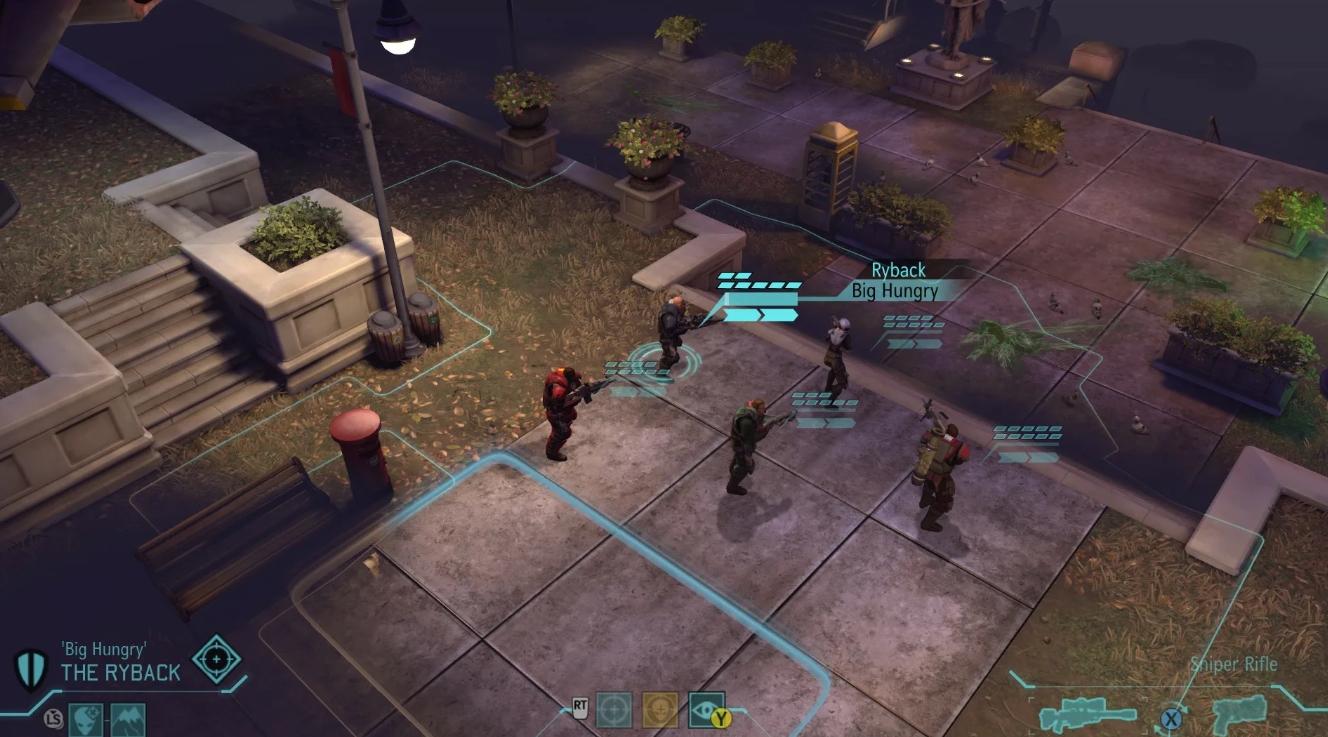This screenshot has height=737, width=1328.
Task: Click the RT trigger prompt
Action: [580, 709]
